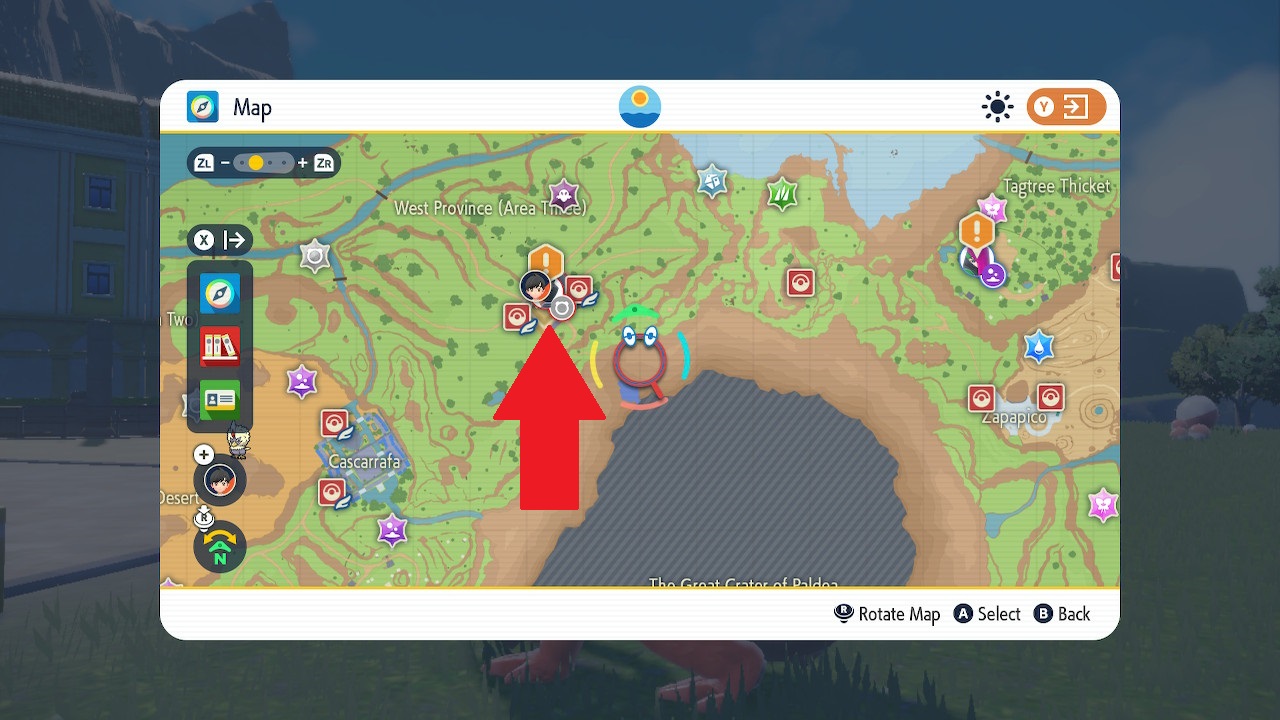The image size is (1280, 720).
Task: Select the ghost Tera Raid star above West Province label
Action: (564, 196)
